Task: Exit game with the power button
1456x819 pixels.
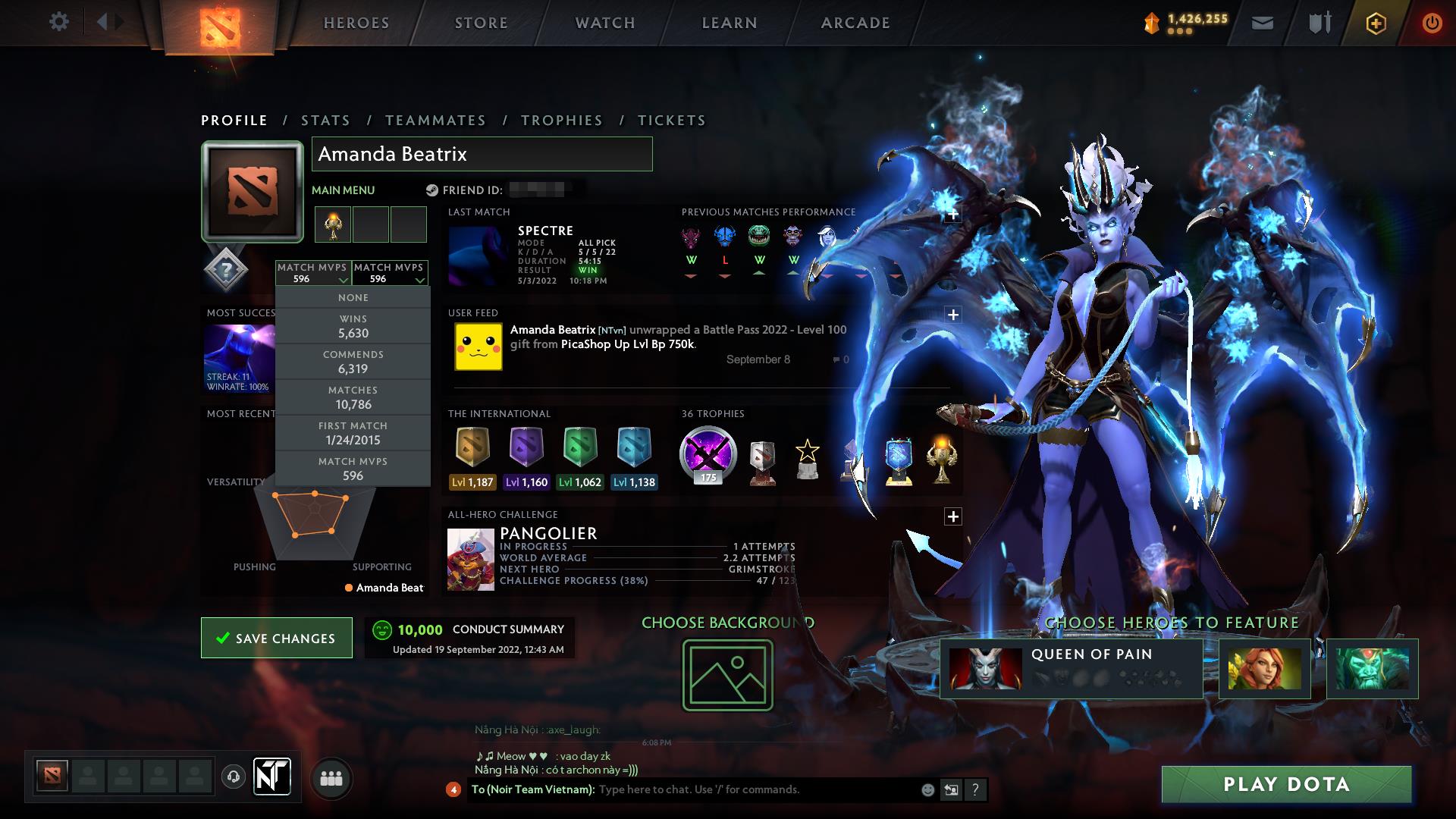Action: 1432,23
